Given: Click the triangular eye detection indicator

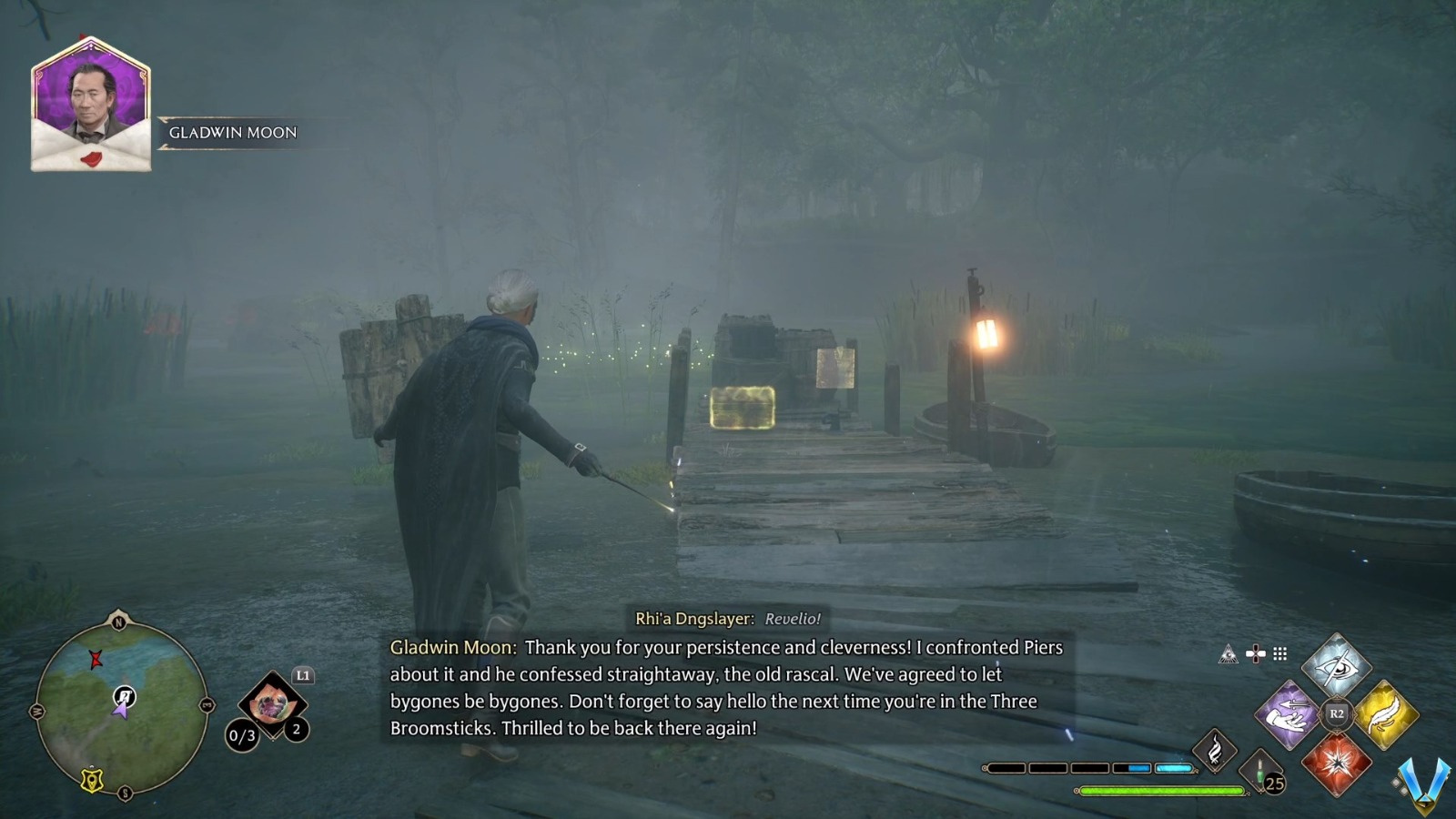Looking at the screenshot, I should (x=1229, y=654).
